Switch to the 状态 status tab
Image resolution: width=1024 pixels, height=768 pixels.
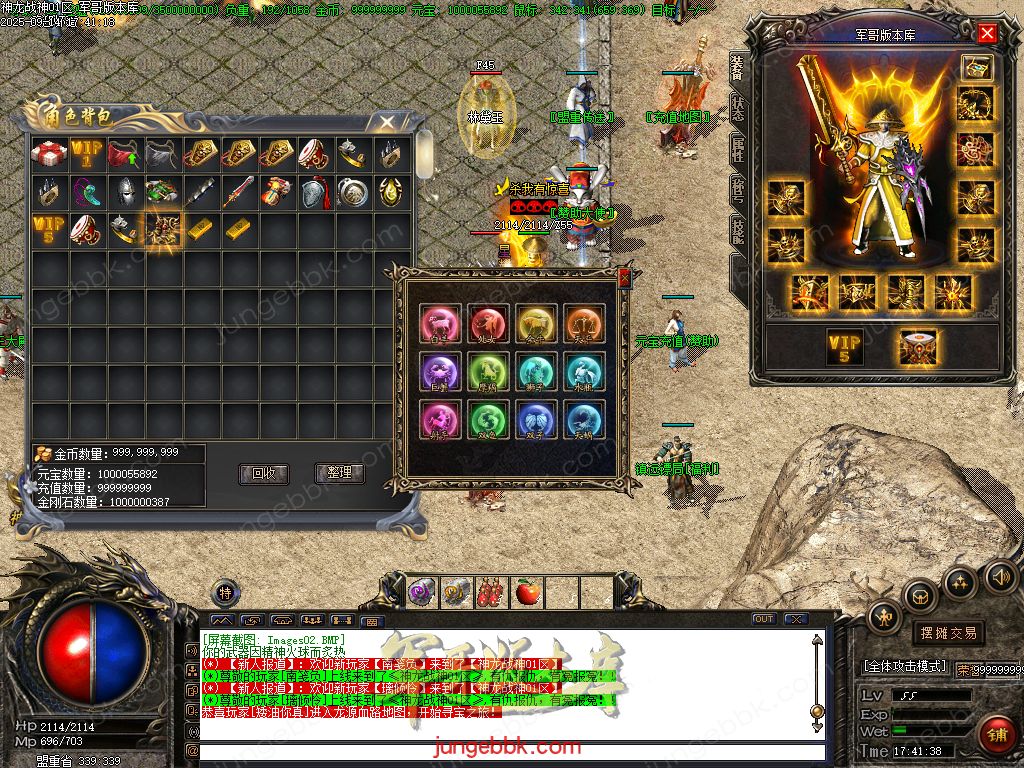click(737, 109)
